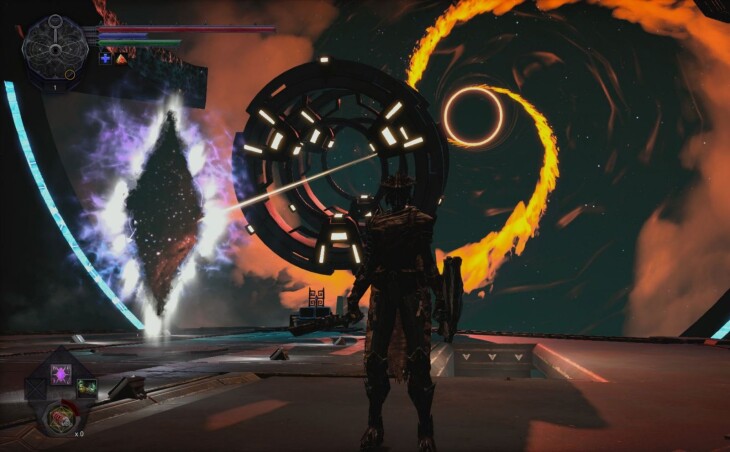
Task: Choose the green glowing item slot
Action: (x=87, y=387)
